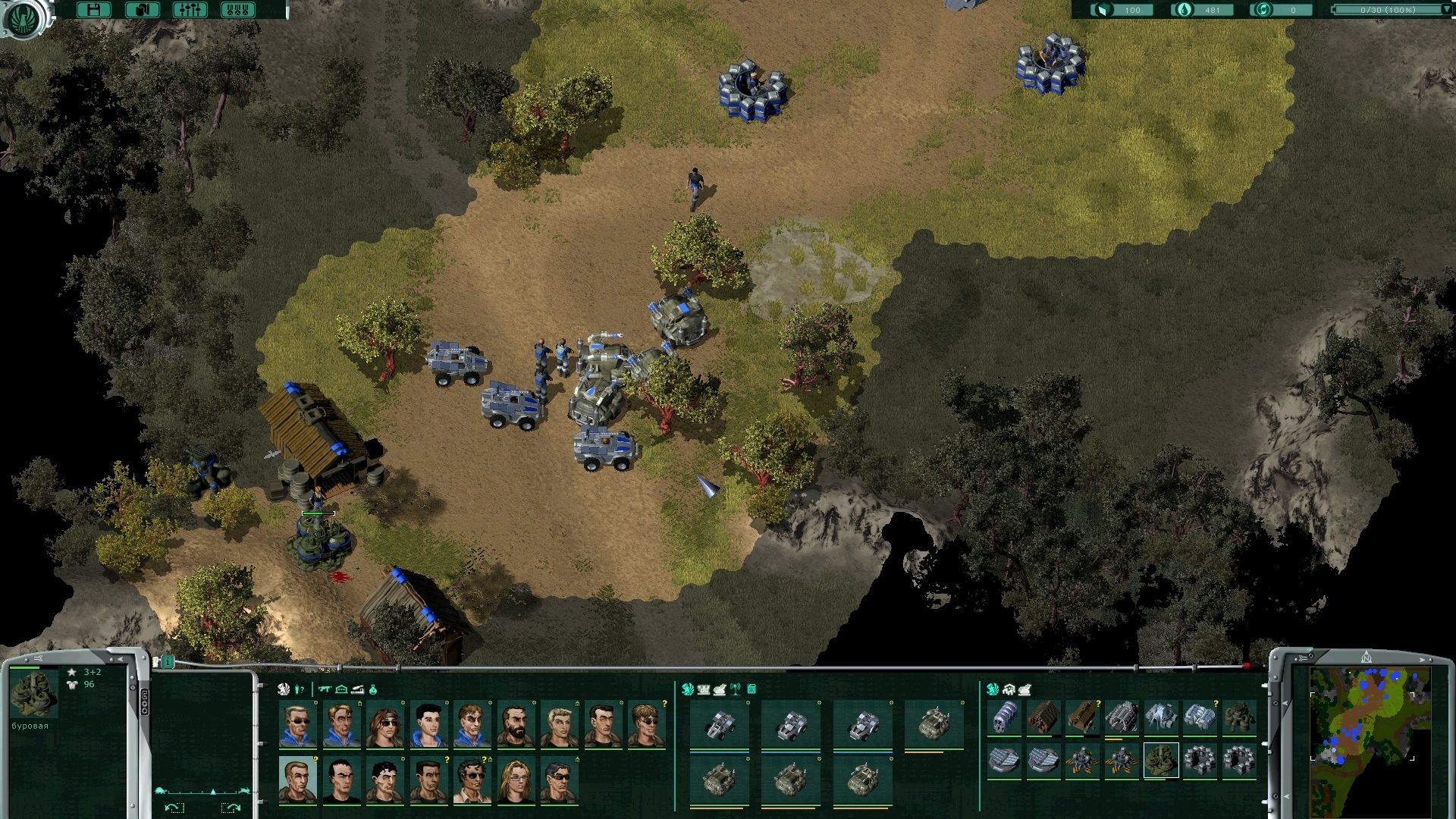Screen dimensions: 1456x819
Task: Open the save game menu via the floppy disk button
Action: click(x=94, y=10)
